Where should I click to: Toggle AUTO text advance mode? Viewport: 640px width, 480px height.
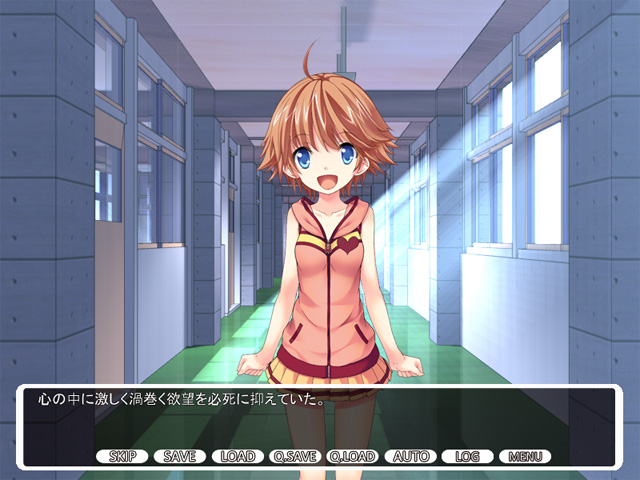coord(410,456)
